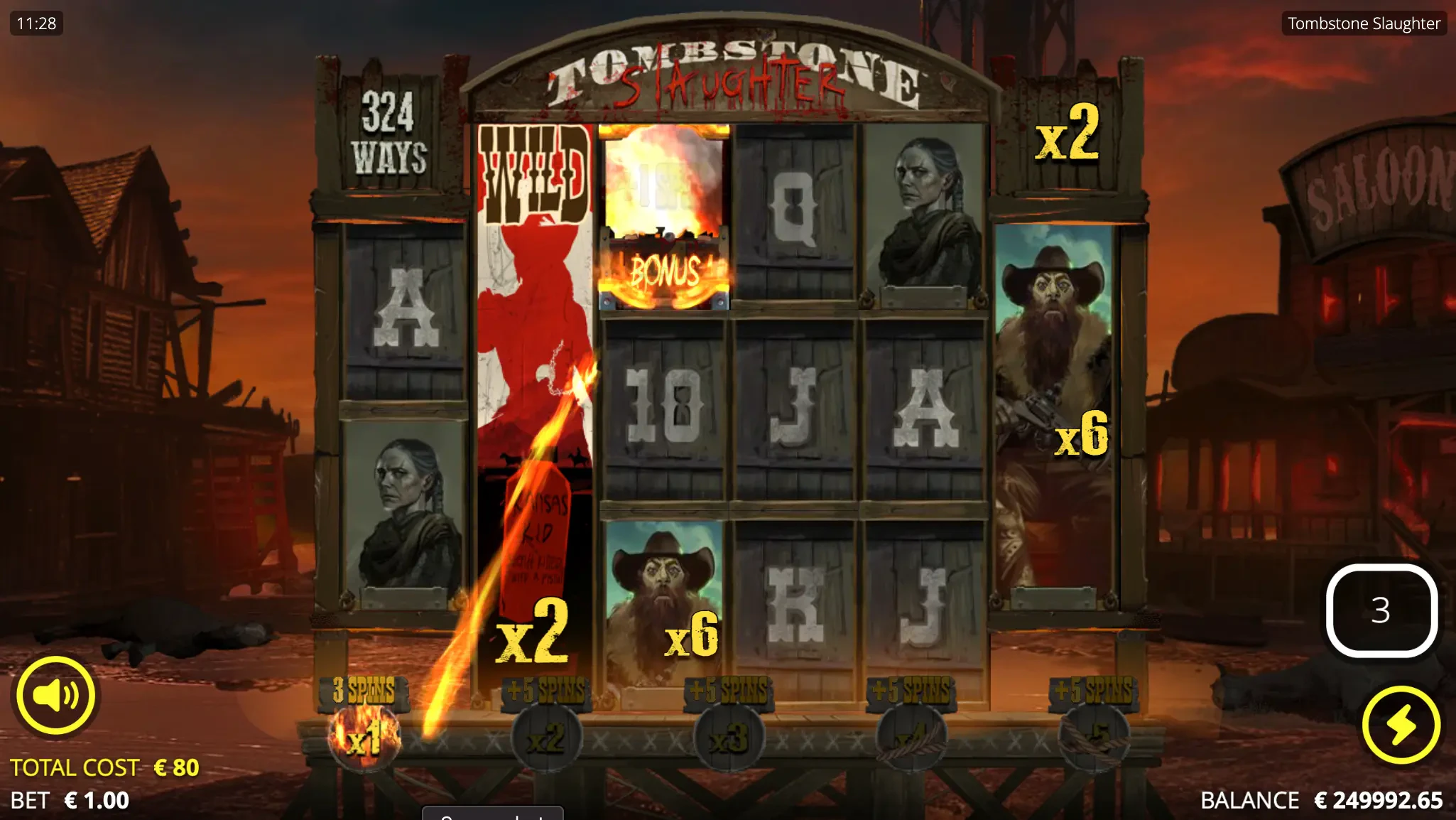Click the spin button showing 3
Image resolution: width=1456 pixels, height=820 pixels.
1381,610
